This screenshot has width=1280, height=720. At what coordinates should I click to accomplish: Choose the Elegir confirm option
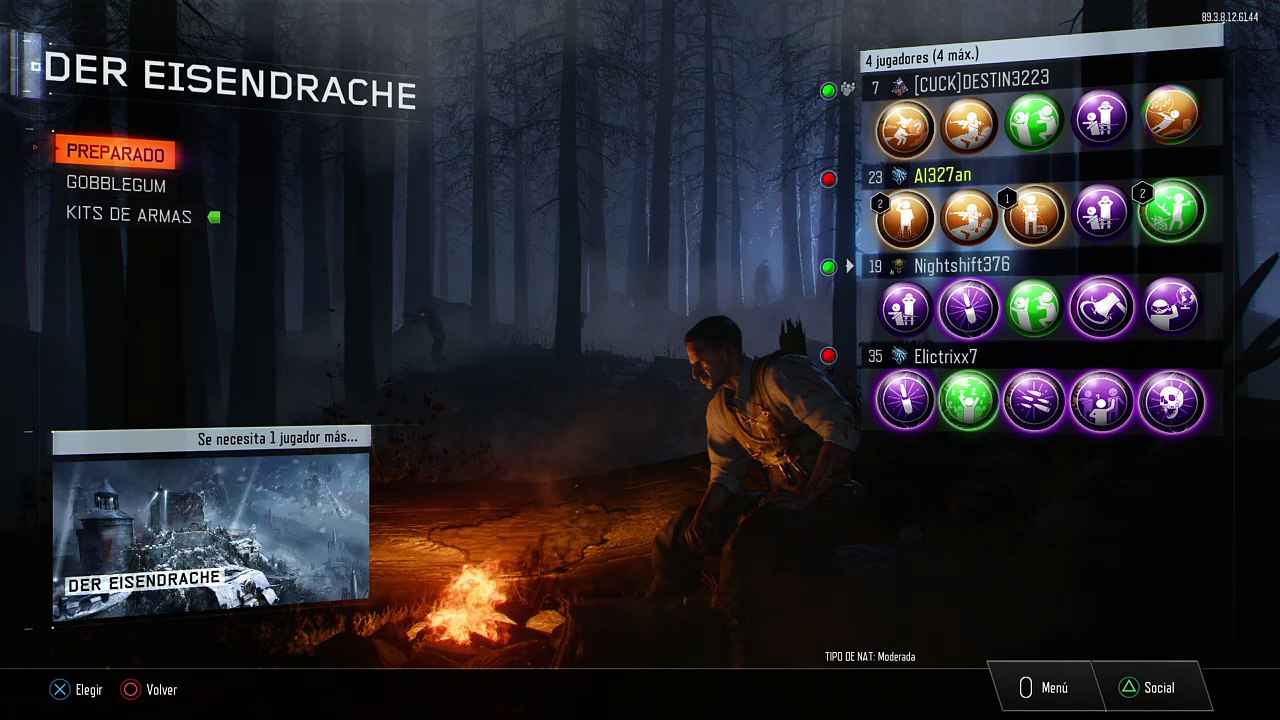[x=77, y=689]
